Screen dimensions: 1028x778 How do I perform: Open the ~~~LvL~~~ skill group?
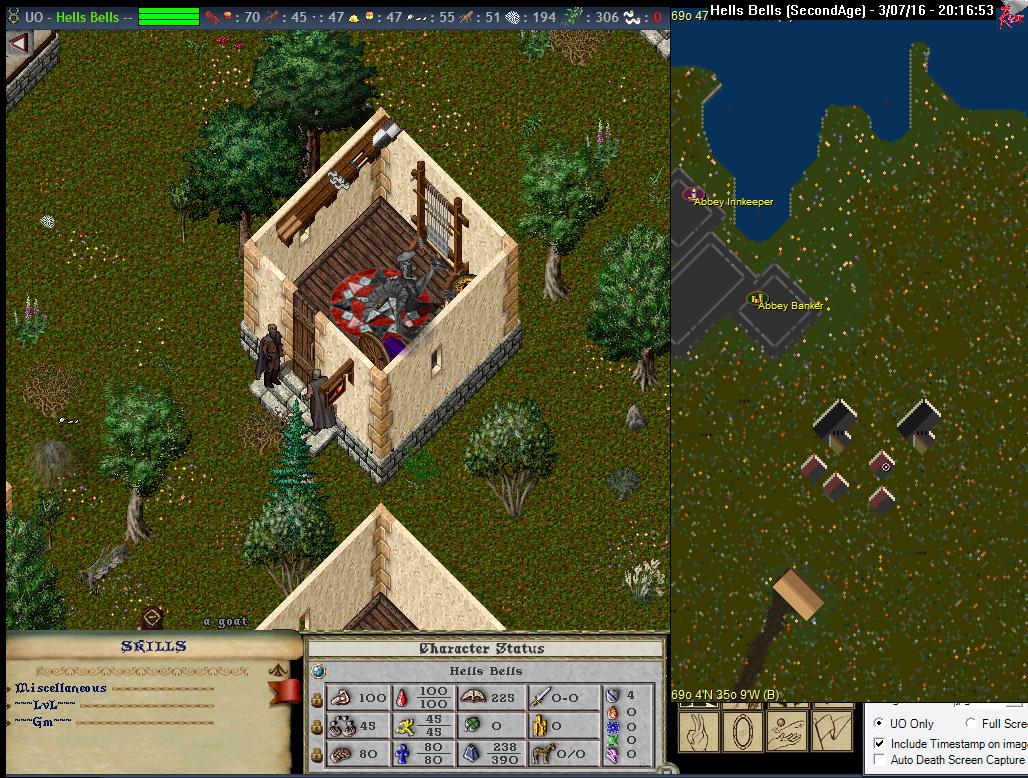43,705
